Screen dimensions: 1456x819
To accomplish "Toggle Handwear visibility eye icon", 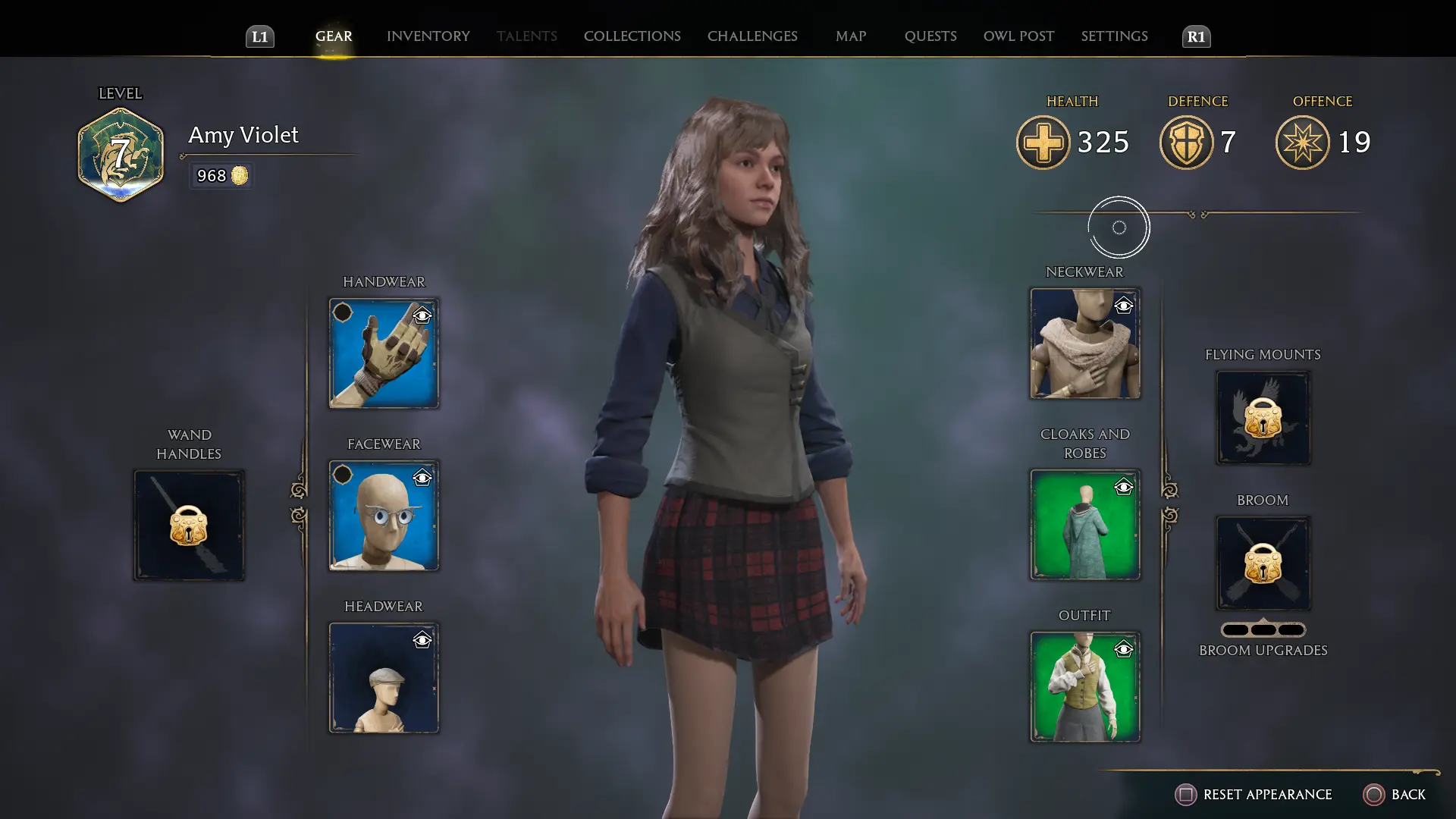I will [x=422, y=315].
